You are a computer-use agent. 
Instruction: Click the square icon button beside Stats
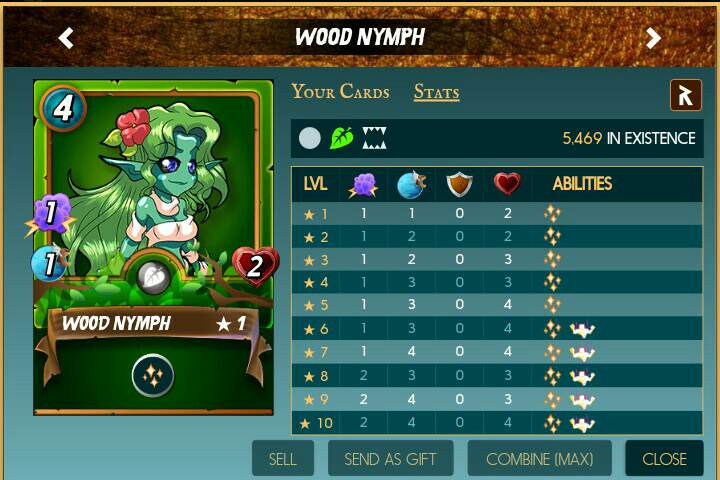pyautogui.click(x=685, y=95)
